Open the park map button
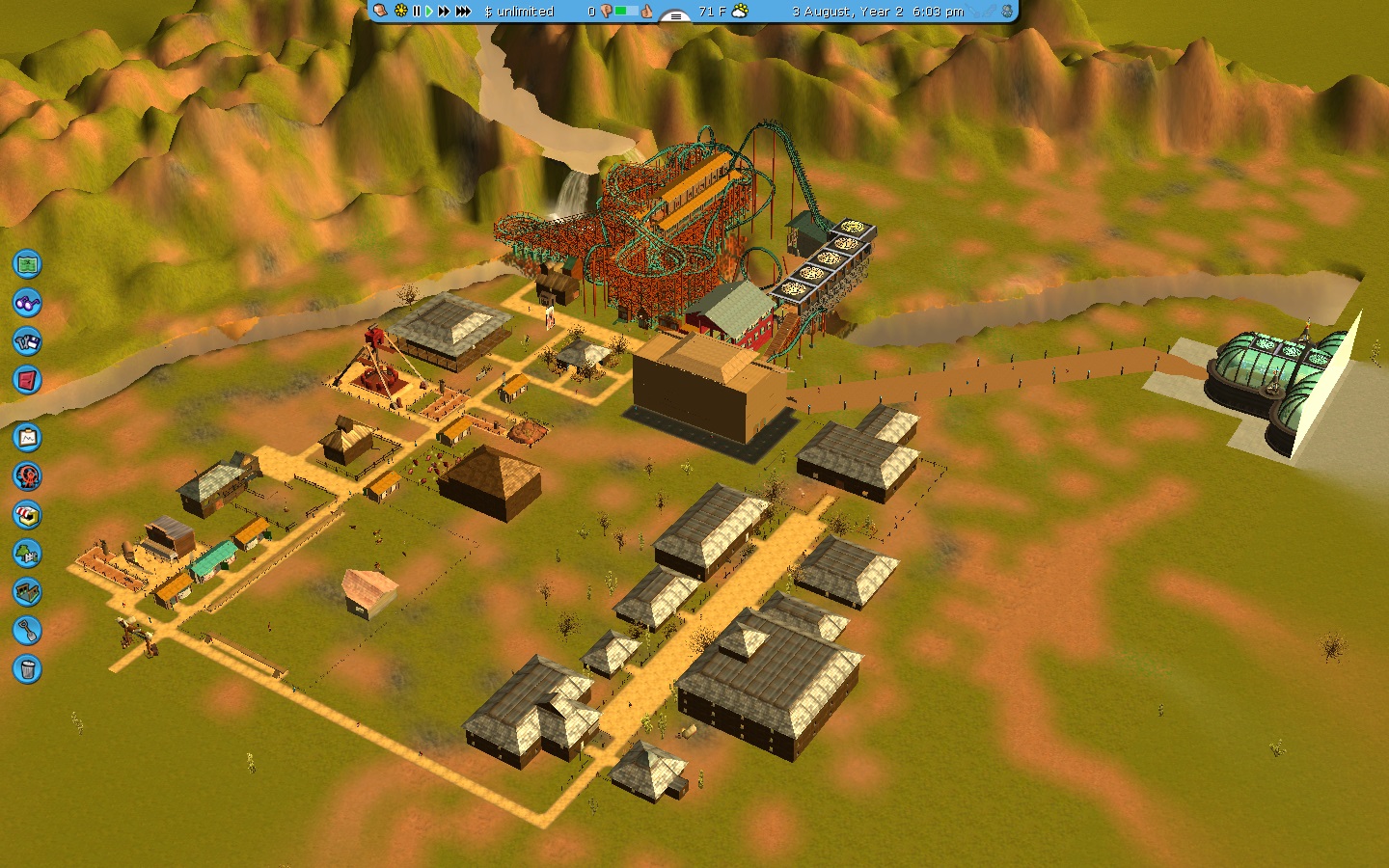The width and height of the screenshot is (1389, 868). [x=27, y=263]
